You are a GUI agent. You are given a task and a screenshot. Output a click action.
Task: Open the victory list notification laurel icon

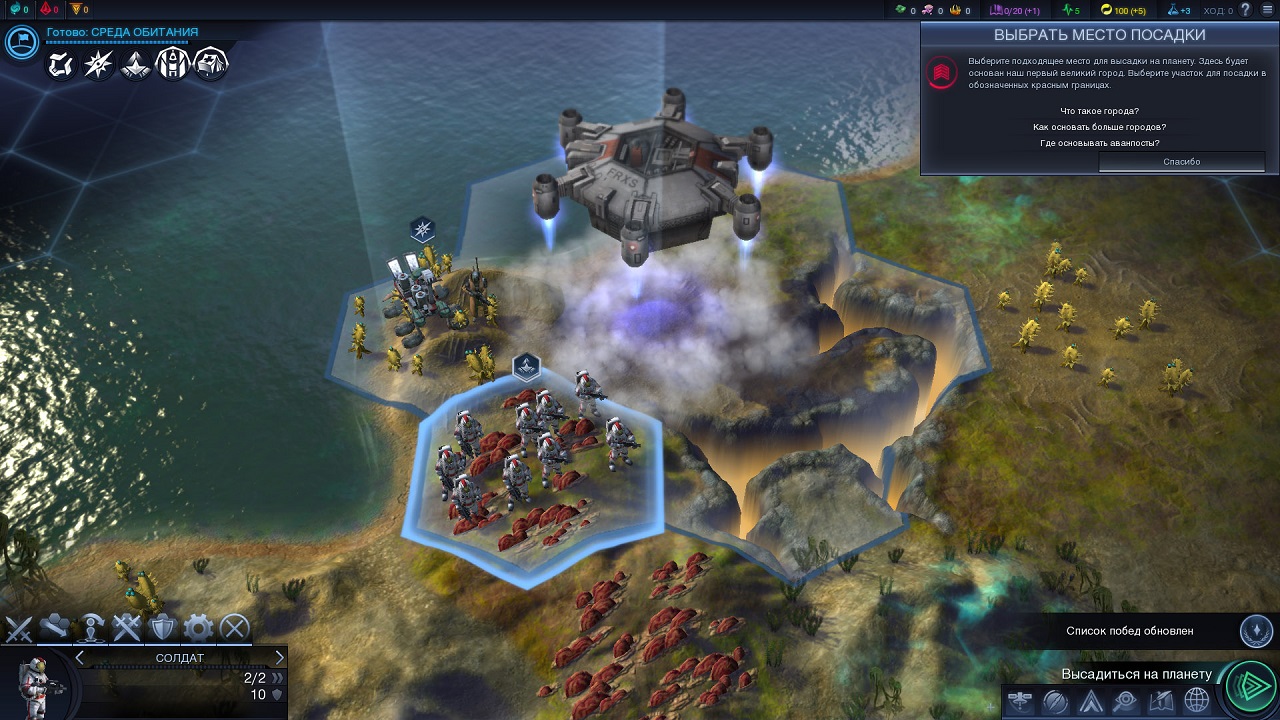pos(1256,631)
